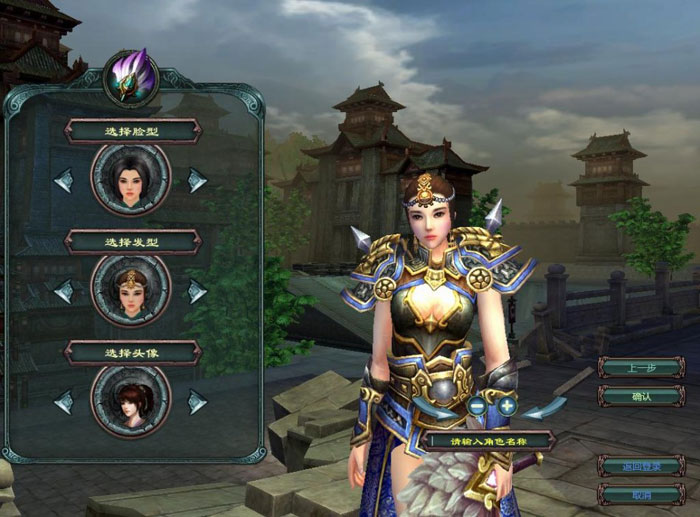Switch to the next hairstyle
The height and width of the screenshot is (517, 700).
click(198, 292)
